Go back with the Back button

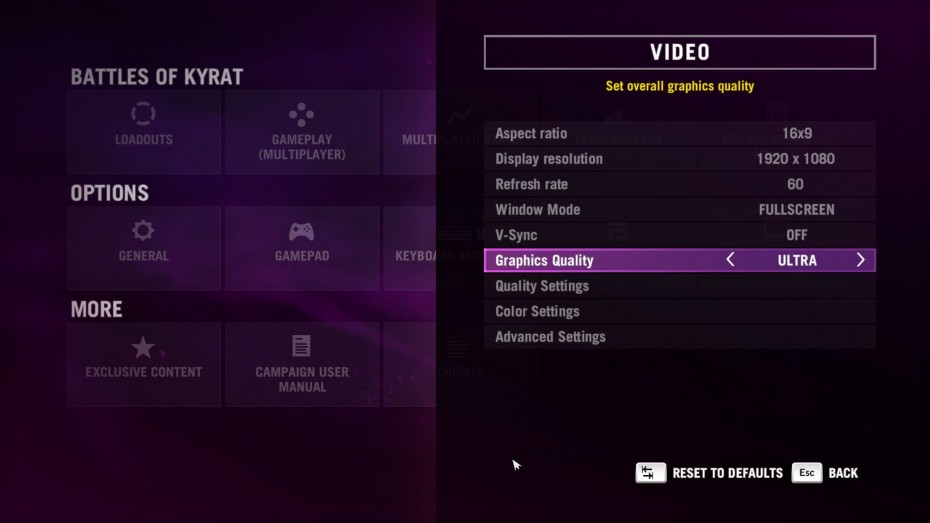click(826, 473)
